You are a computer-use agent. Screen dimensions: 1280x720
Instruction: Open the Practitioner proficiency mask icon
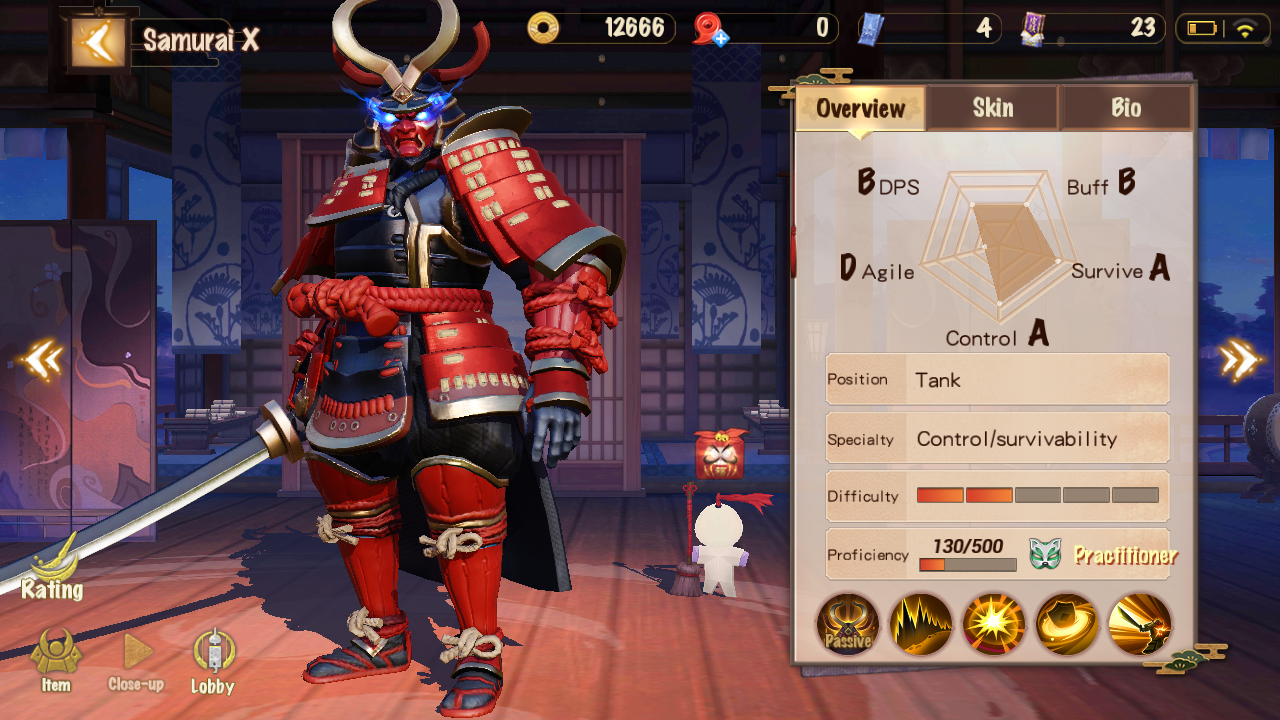pos(1045,553)
